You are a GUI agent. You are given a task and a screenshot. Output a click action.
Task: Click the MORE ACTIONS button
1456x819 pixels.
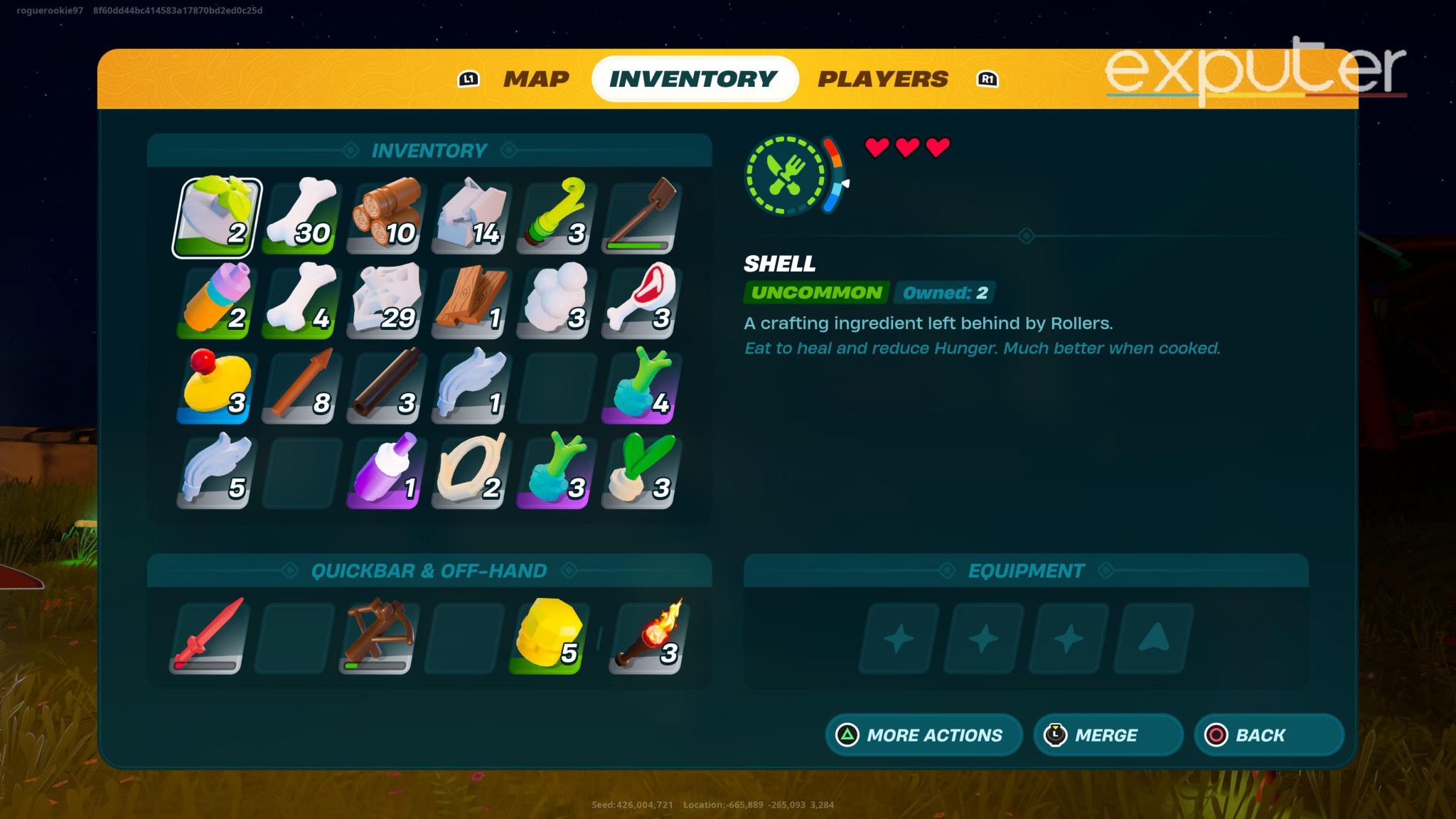point(922,735)
